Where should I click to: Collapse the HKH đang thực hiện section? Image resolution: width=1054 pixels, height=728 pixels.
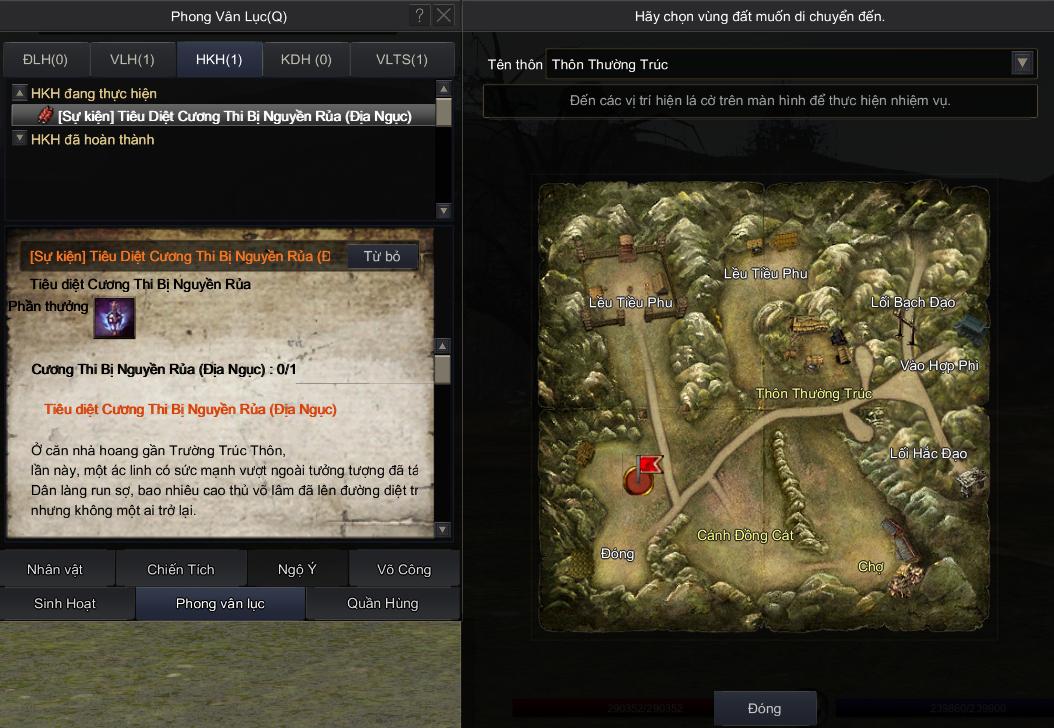[x=19, y=93]
